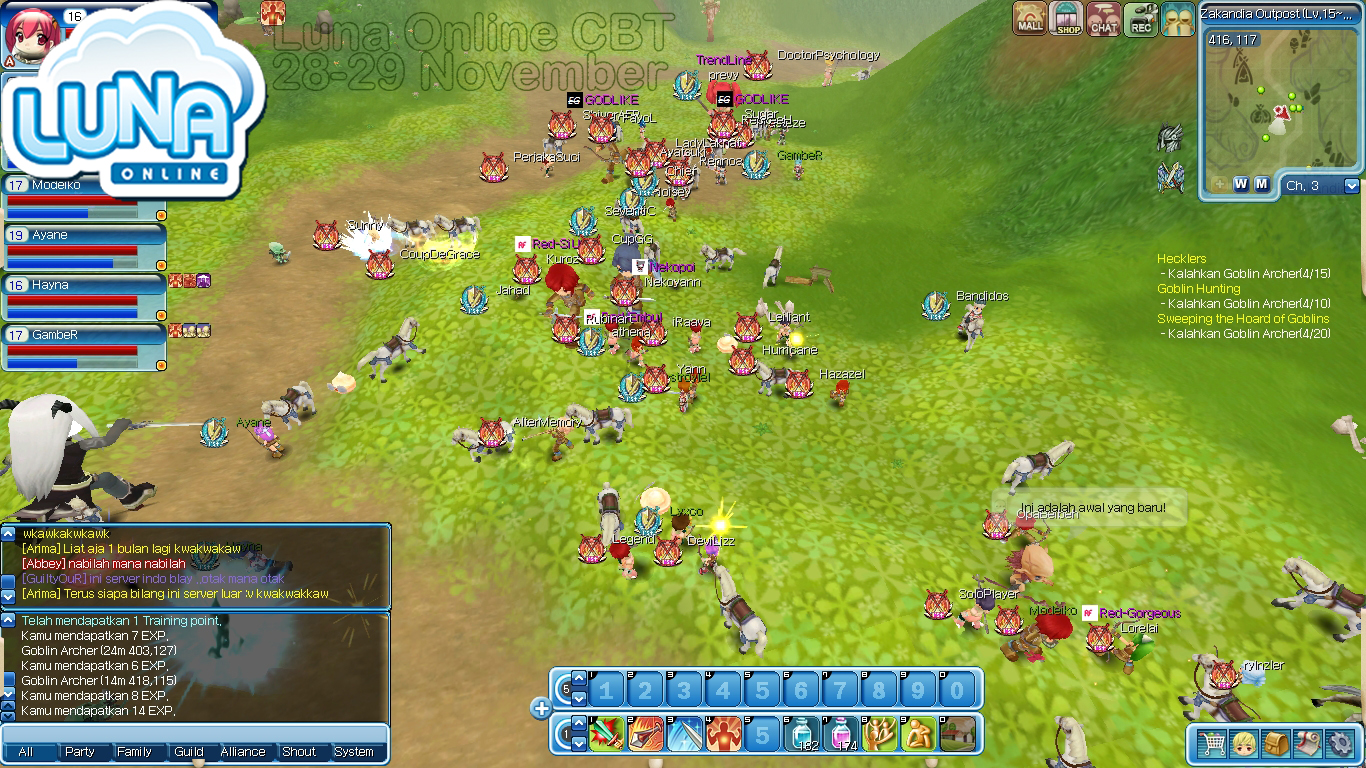Click the up arrow on the skill hotbar

point(578,725)
